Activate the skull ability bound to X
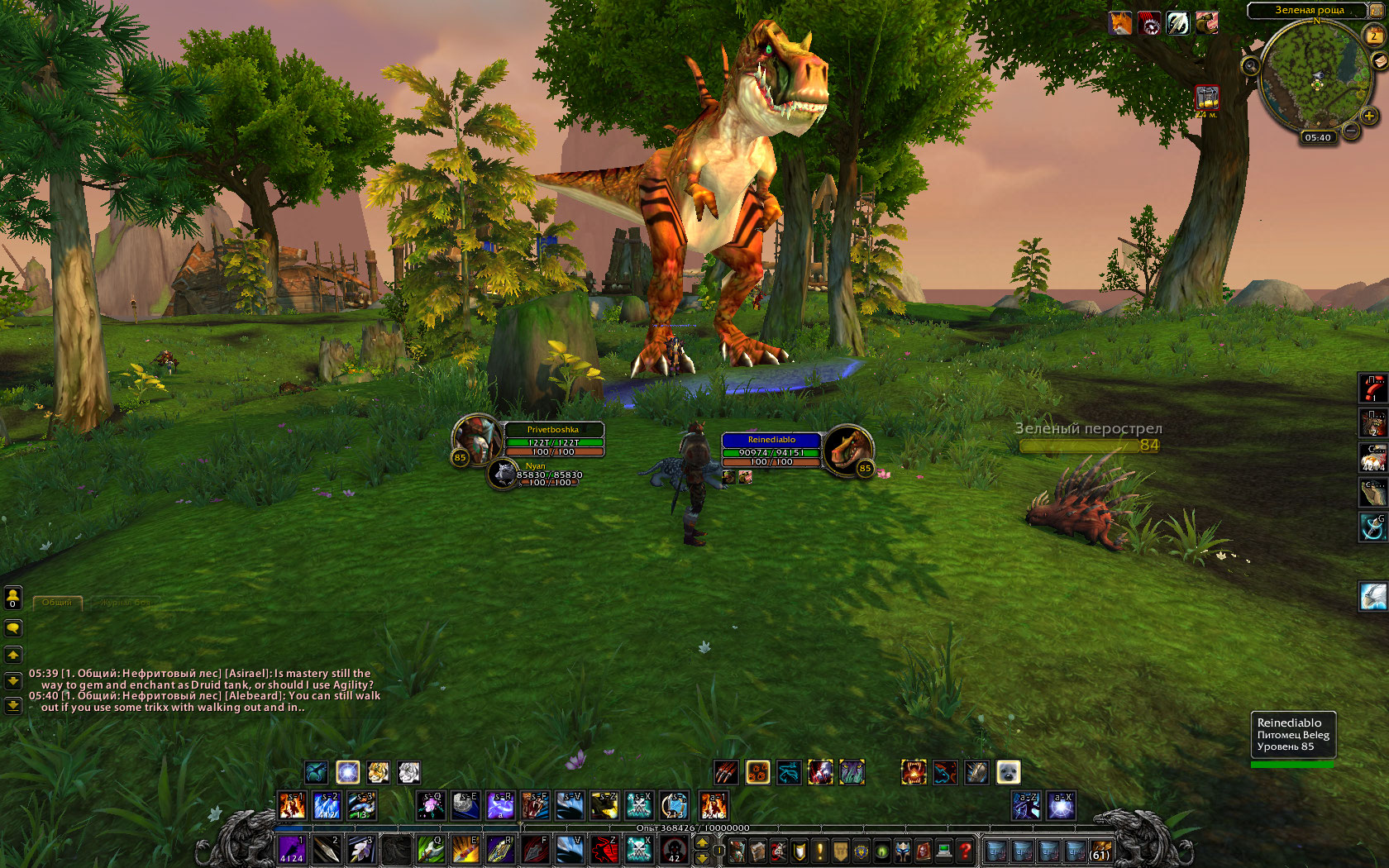Image resolution: width=1389 pixels, height=868 pixels. tap(638, 849)
